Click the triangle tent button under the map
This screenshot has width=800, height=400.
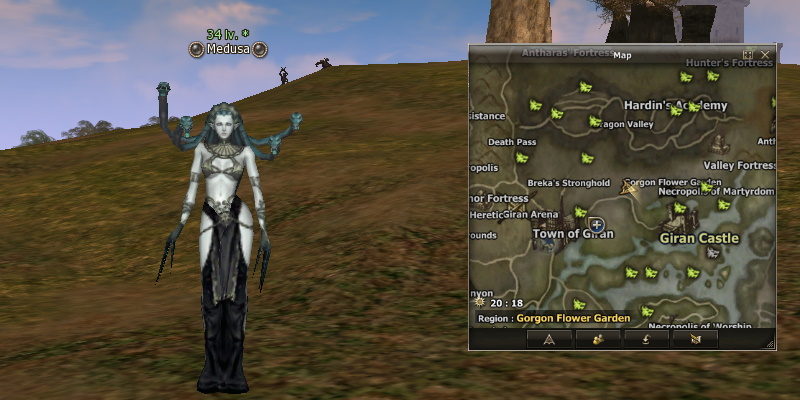pyautogui.click(x=549, y=339)
